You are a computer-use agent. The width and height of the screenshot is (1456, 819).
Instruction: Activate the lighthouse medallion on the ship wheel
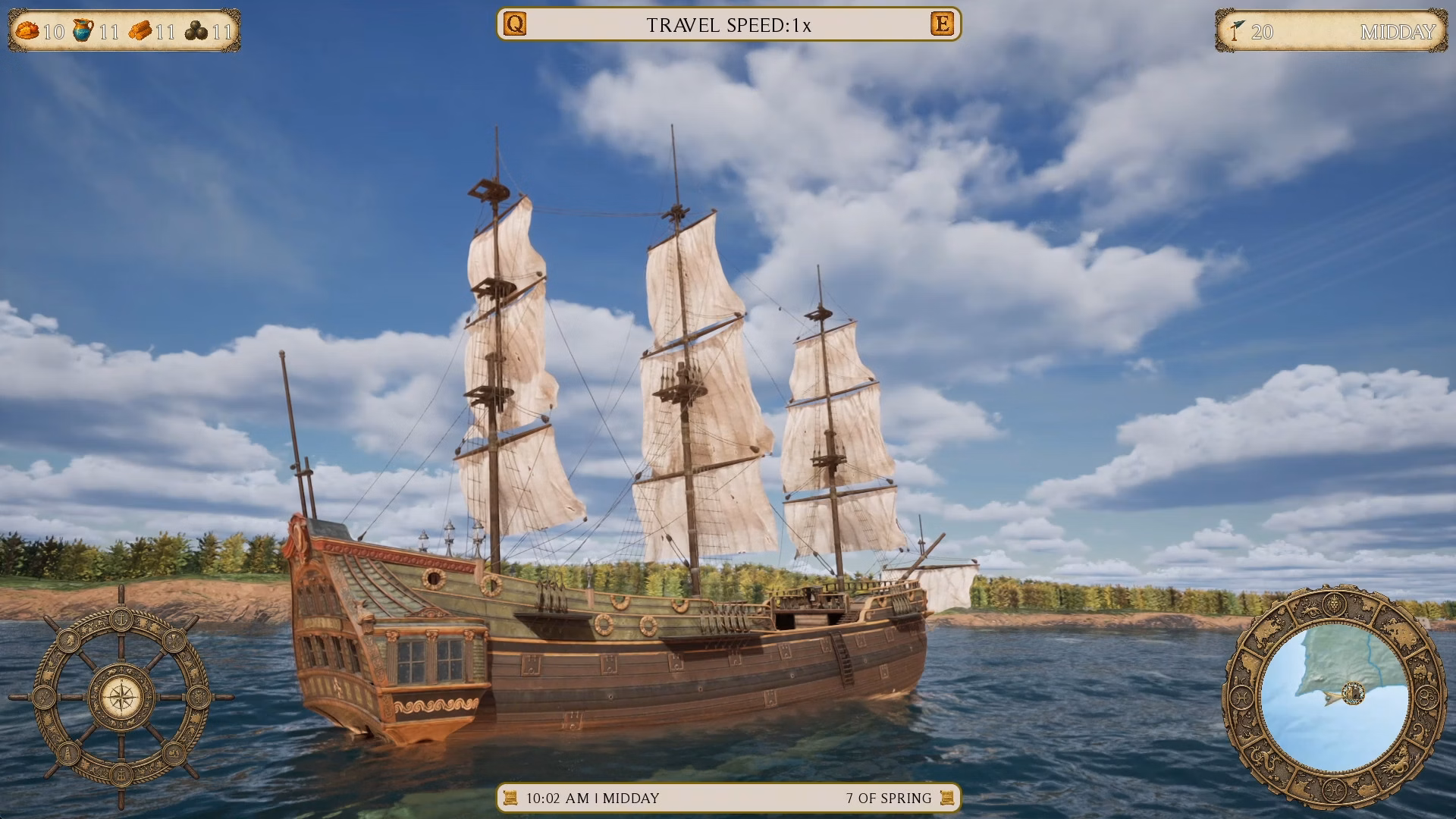tap(68, 754)
